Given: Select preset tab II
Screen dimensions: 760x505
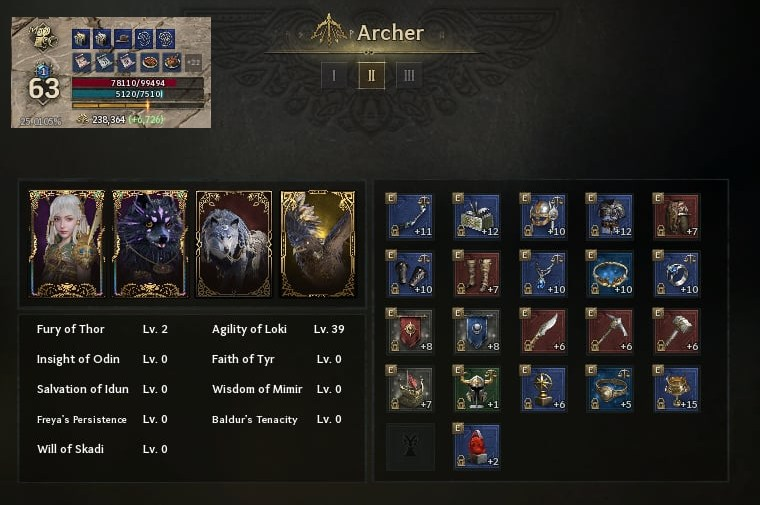Looking at the screenshot, I should pyautogui.click(x=371, y=75).
